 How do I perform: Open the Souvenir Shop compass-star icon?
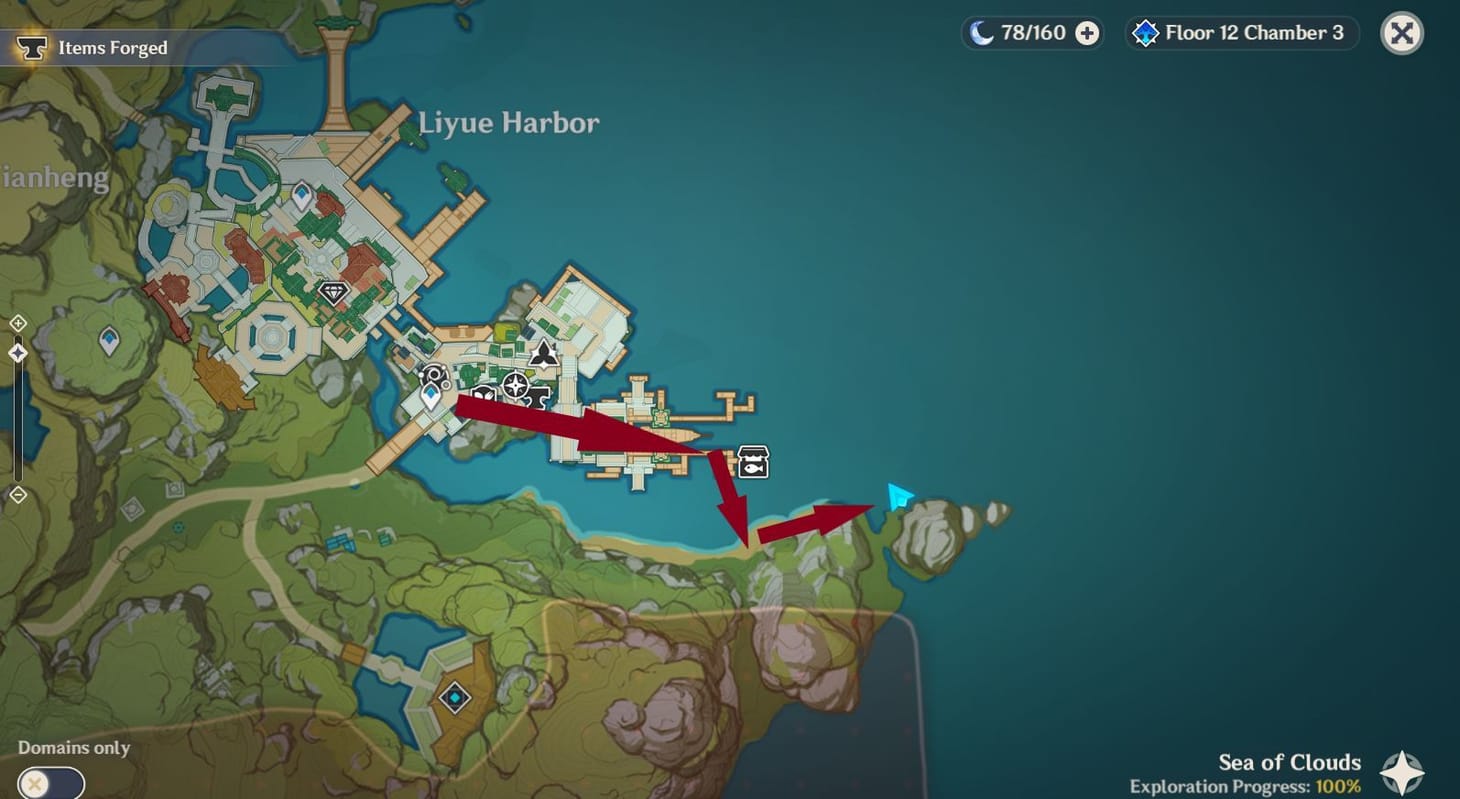tap(516, 385)
